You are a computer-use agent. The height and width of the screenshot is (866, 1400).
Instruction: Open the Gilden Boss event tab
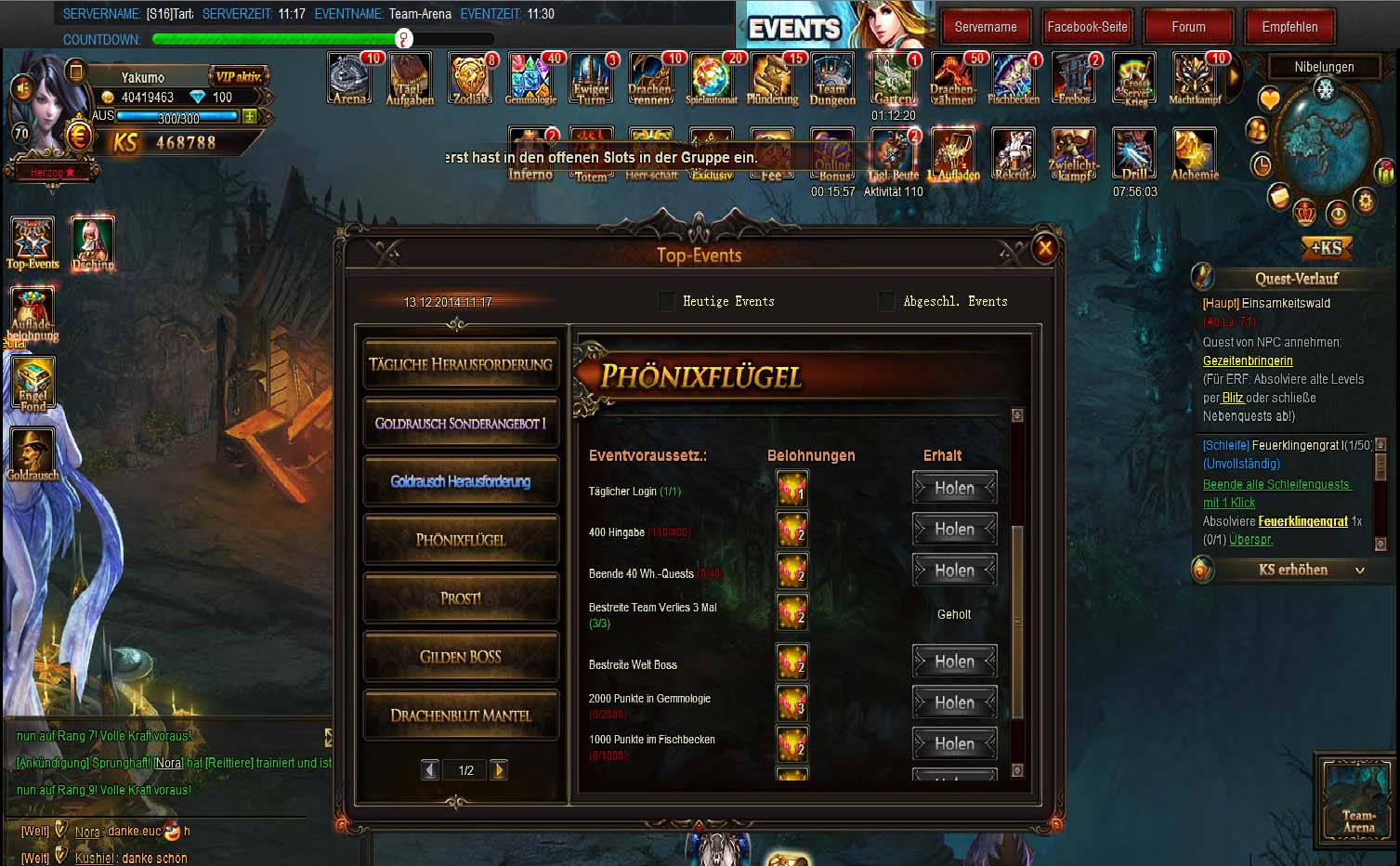(461, 657)
